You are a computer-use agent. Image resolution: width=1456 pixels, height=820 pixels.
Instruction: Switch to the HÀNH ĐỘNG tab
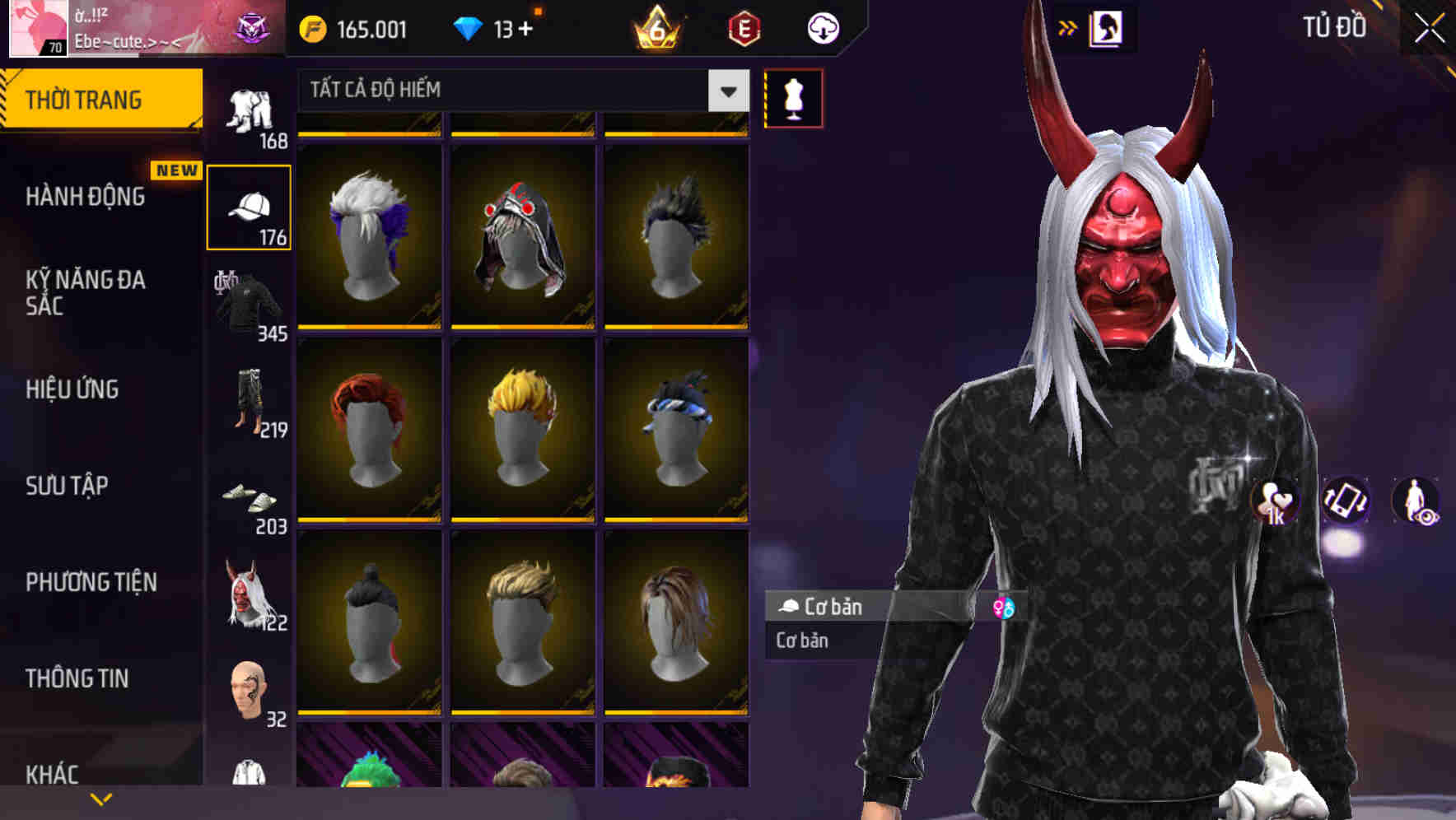tap(86, 198)
